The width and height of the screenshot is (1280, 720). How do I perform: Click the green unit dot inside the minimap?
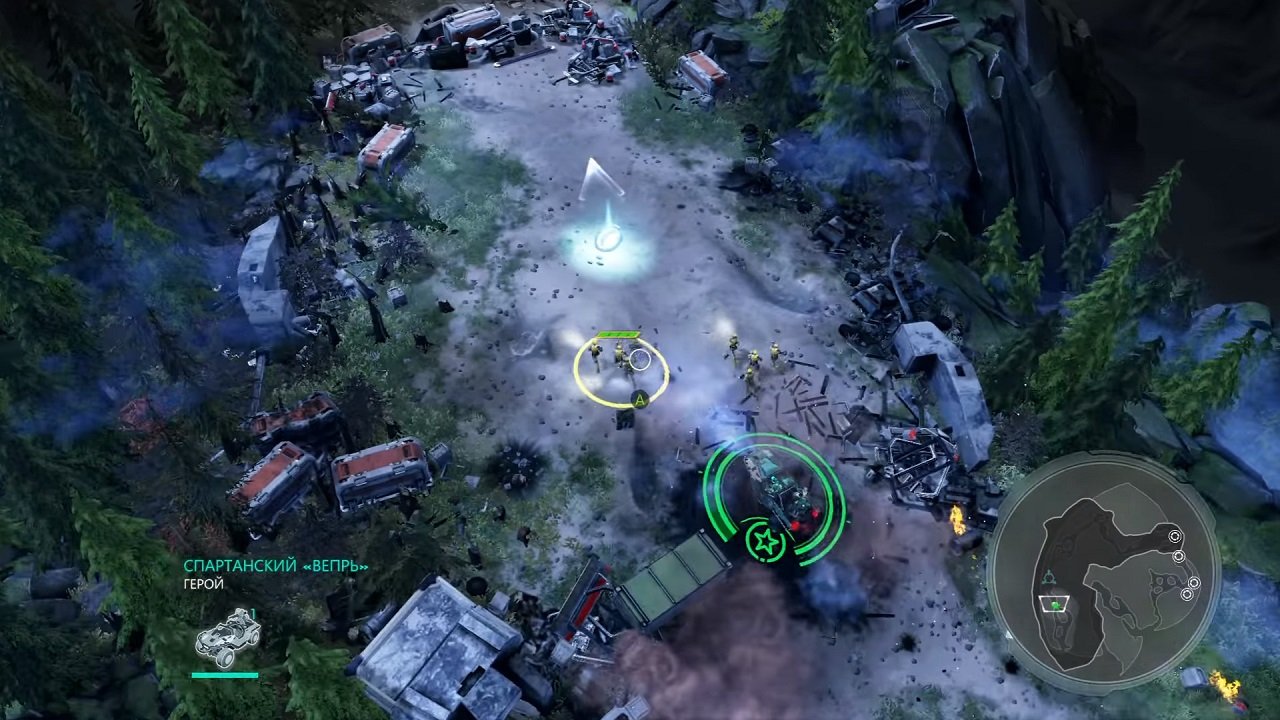point(1055,605)
